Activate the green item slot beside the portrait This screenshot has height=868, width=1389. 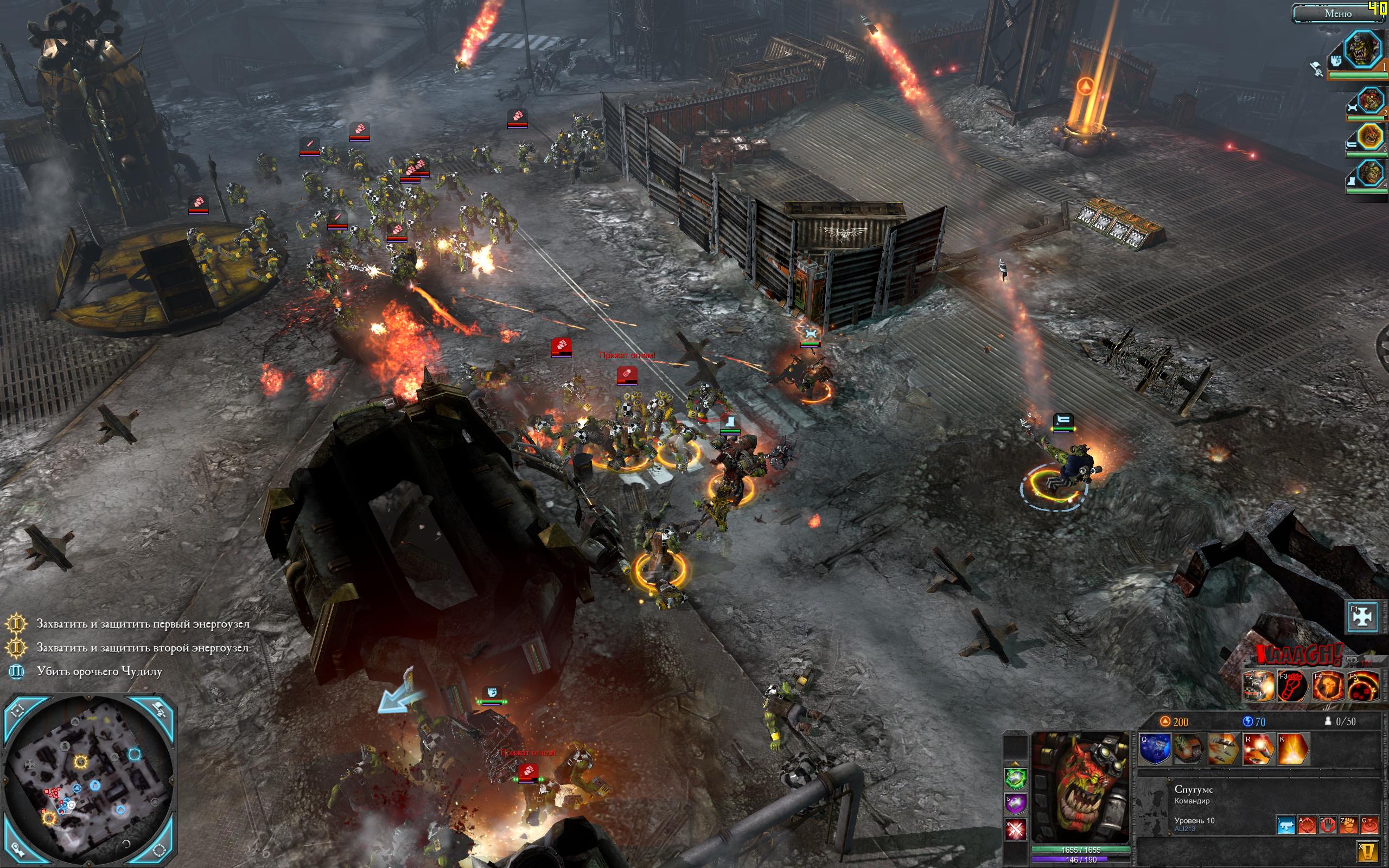click(x=1015, y=778)
